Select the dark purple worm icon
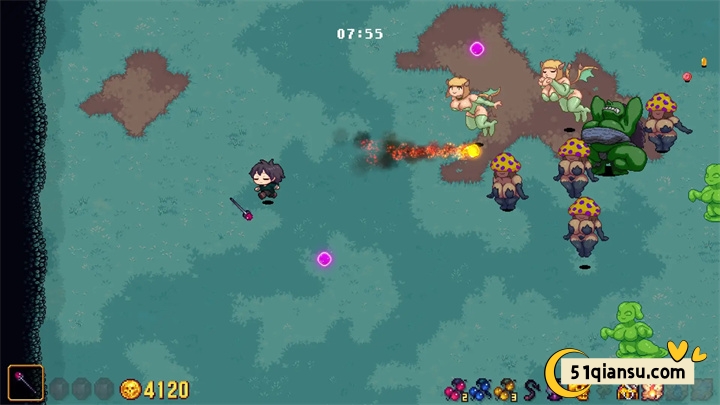The image size is (720, 405). (x=531, y=388)
